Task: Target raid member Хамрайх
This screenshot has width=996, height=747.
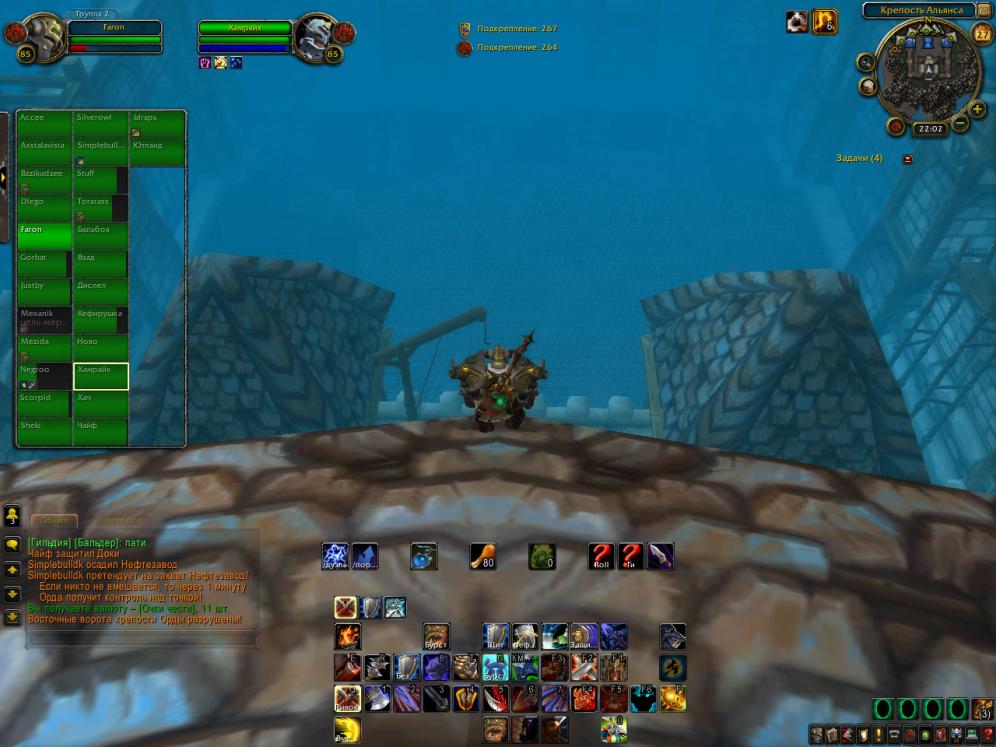Action: (100, 376)
